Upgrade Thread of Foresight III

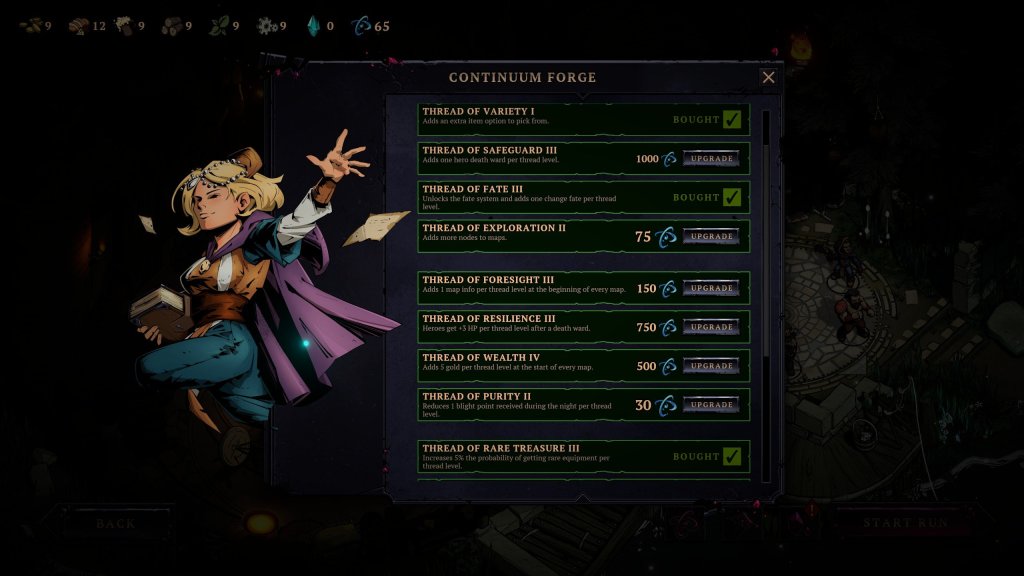(711, 288)
